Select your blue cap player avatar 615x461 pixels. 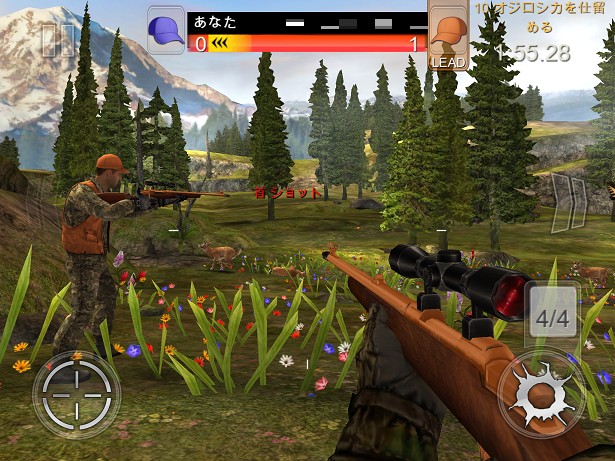tap(166, 30)
